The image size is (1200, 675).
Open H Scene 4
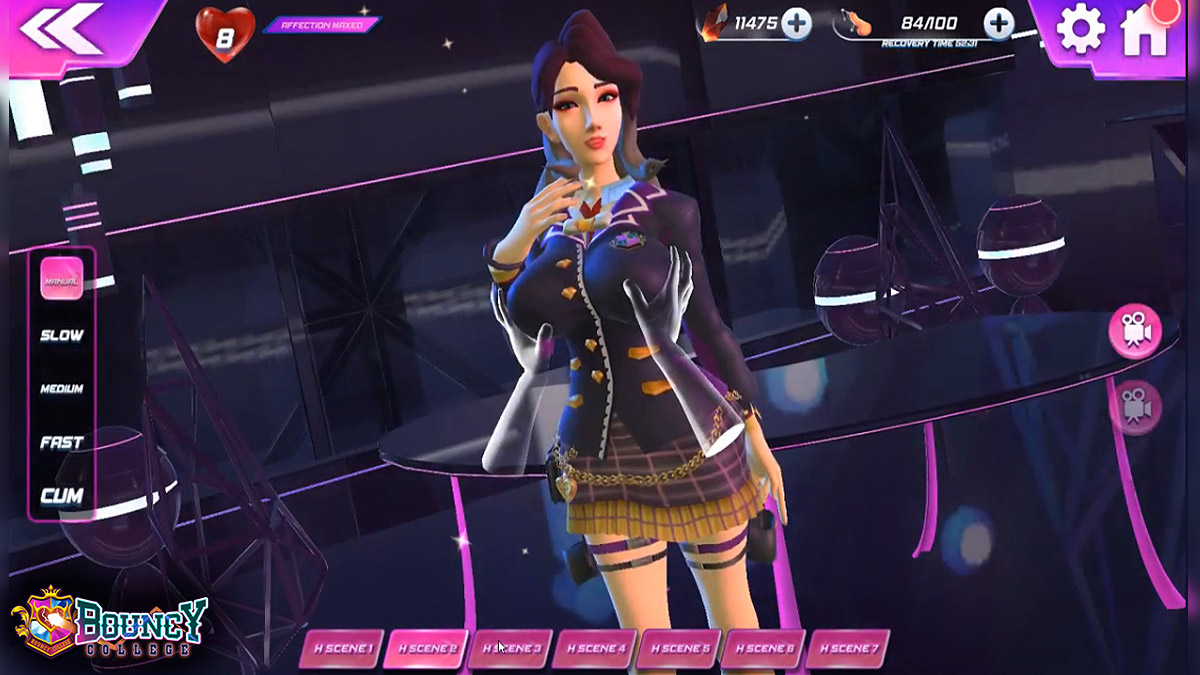(594, 648)
